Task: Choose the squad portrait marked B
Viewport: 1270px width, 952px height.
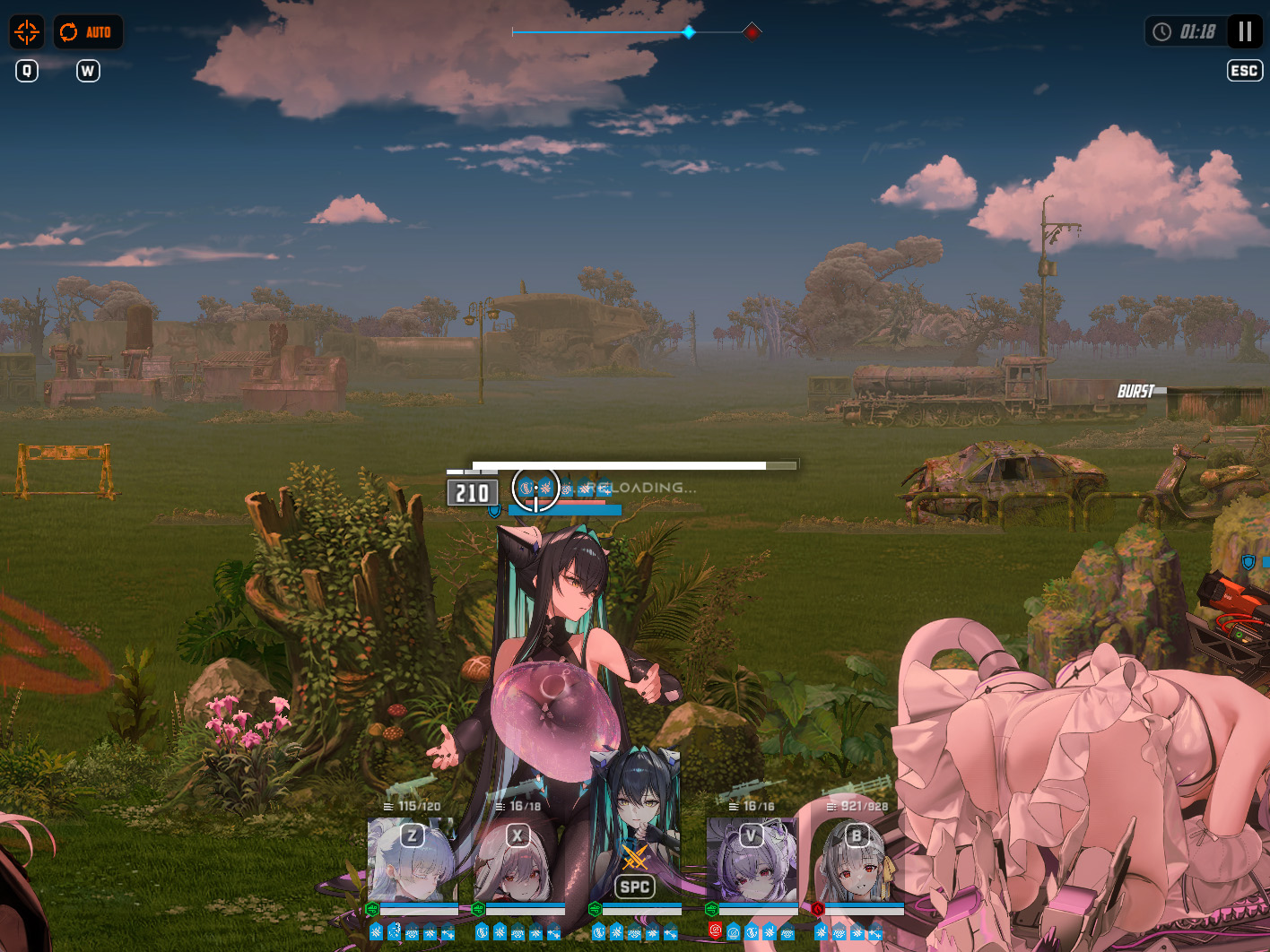Action: click(x=857, y=861)
